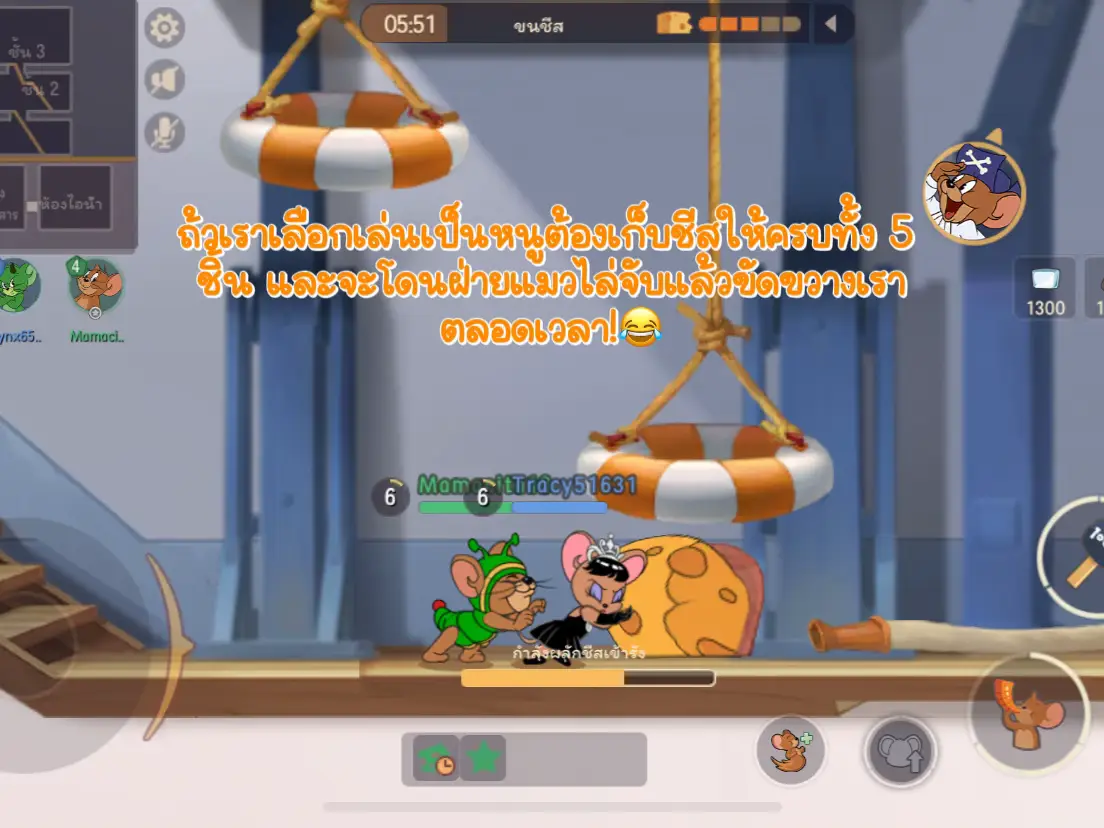
Task: Toggle the muted microphone icon
Action: click(165, 131)
